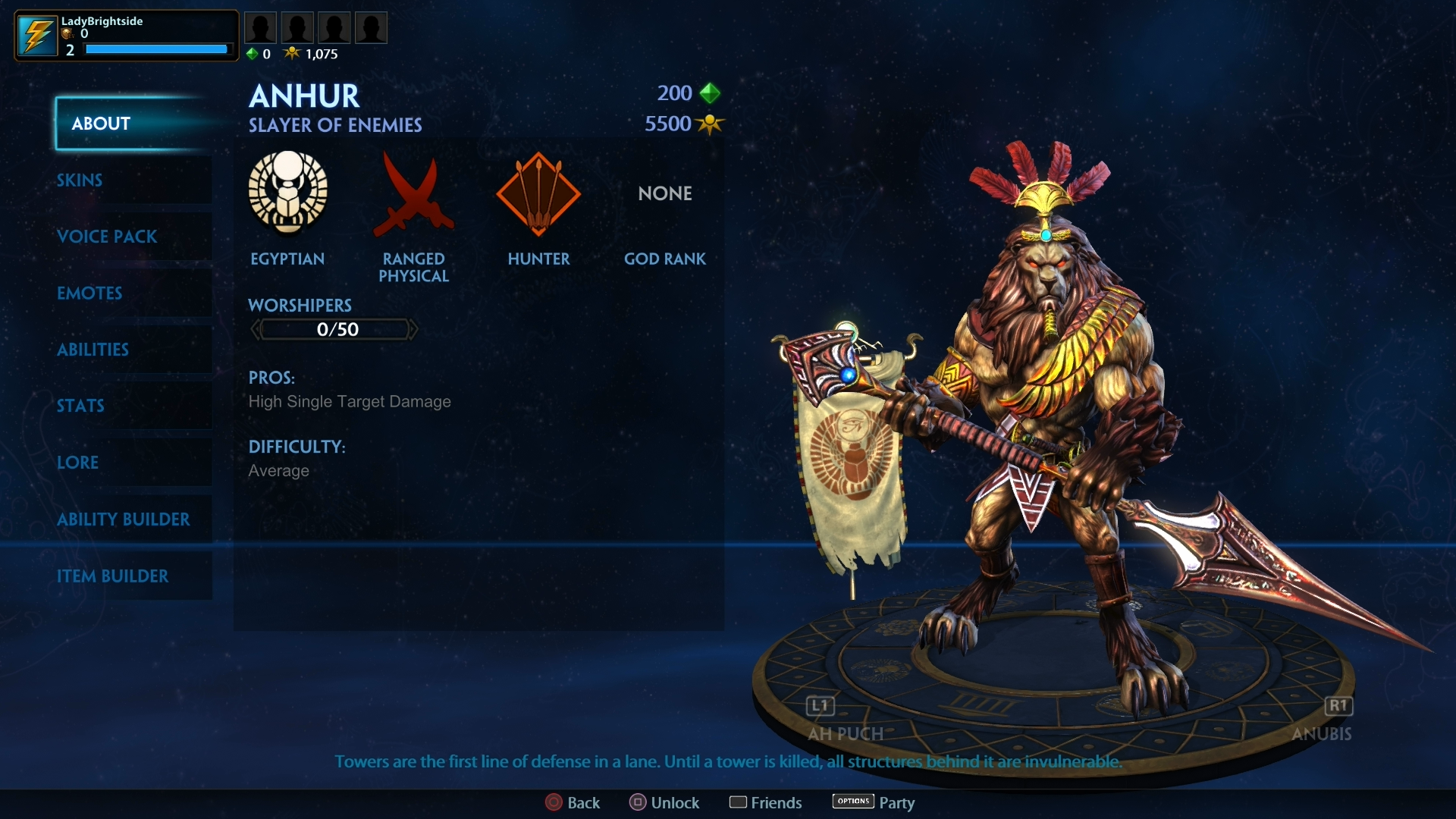The image size is (1456, 819).
Task: Open the ABILITIES tab
Action: click(93, 350)
